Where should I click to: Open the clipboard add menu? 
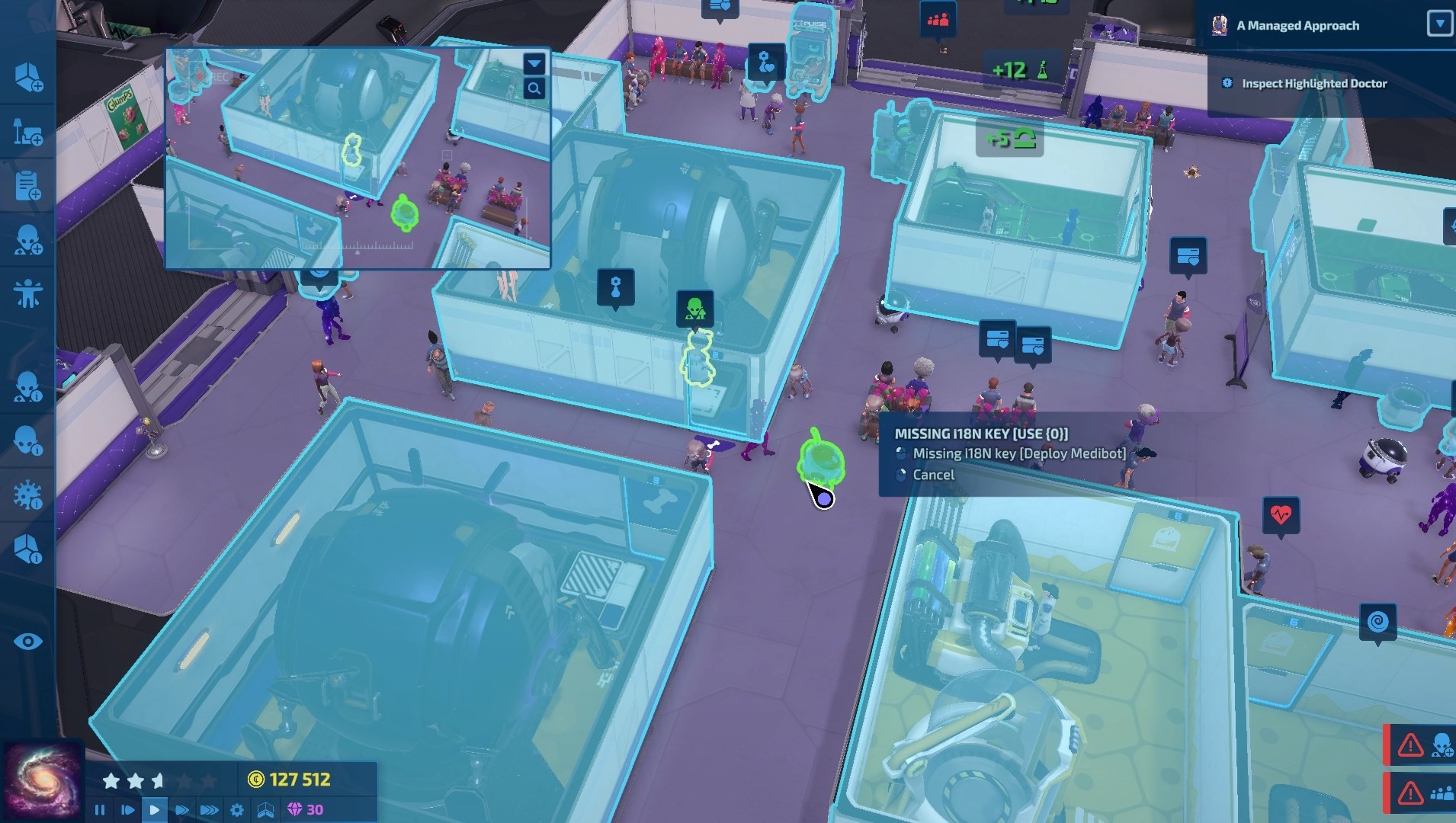(28, 186)
